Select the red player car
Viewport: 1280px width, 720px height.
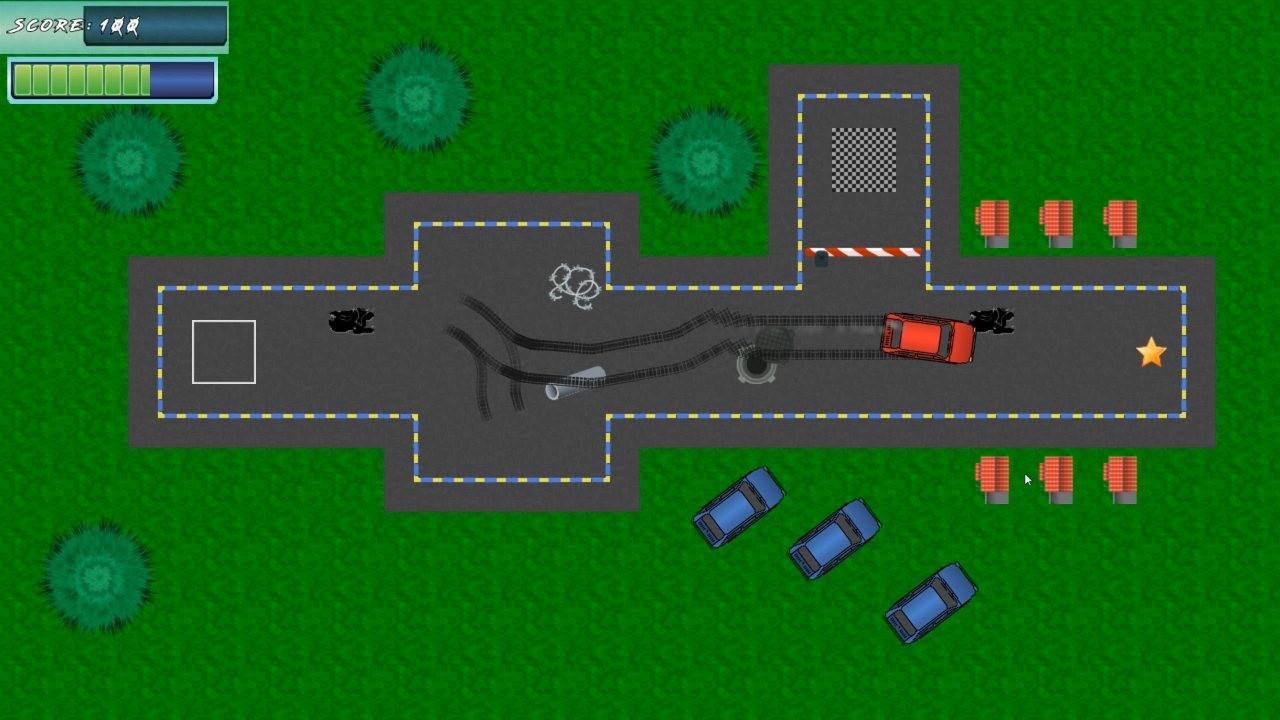pyautogui.click(x=925, y=338)
